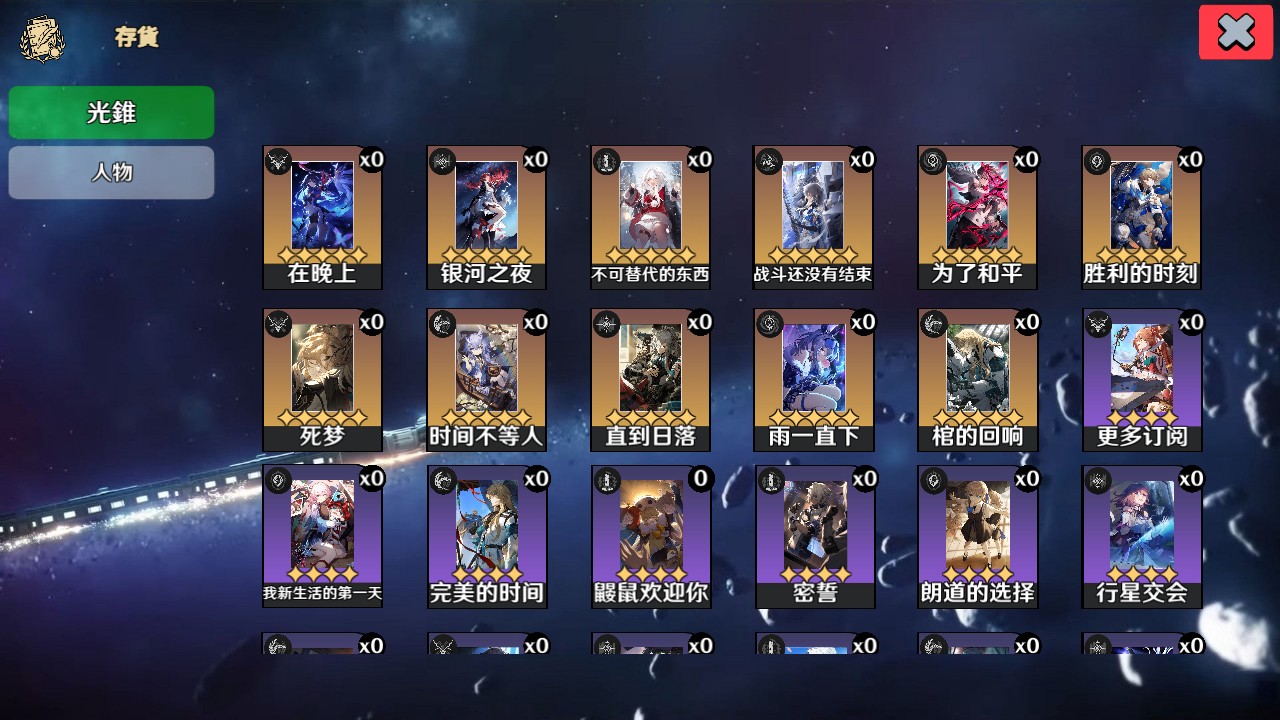The width and height of the screenshot is (1280, 720).
Task: Switch to the 人物 tab
Action: pyautogui.click(x=111, y=172)
